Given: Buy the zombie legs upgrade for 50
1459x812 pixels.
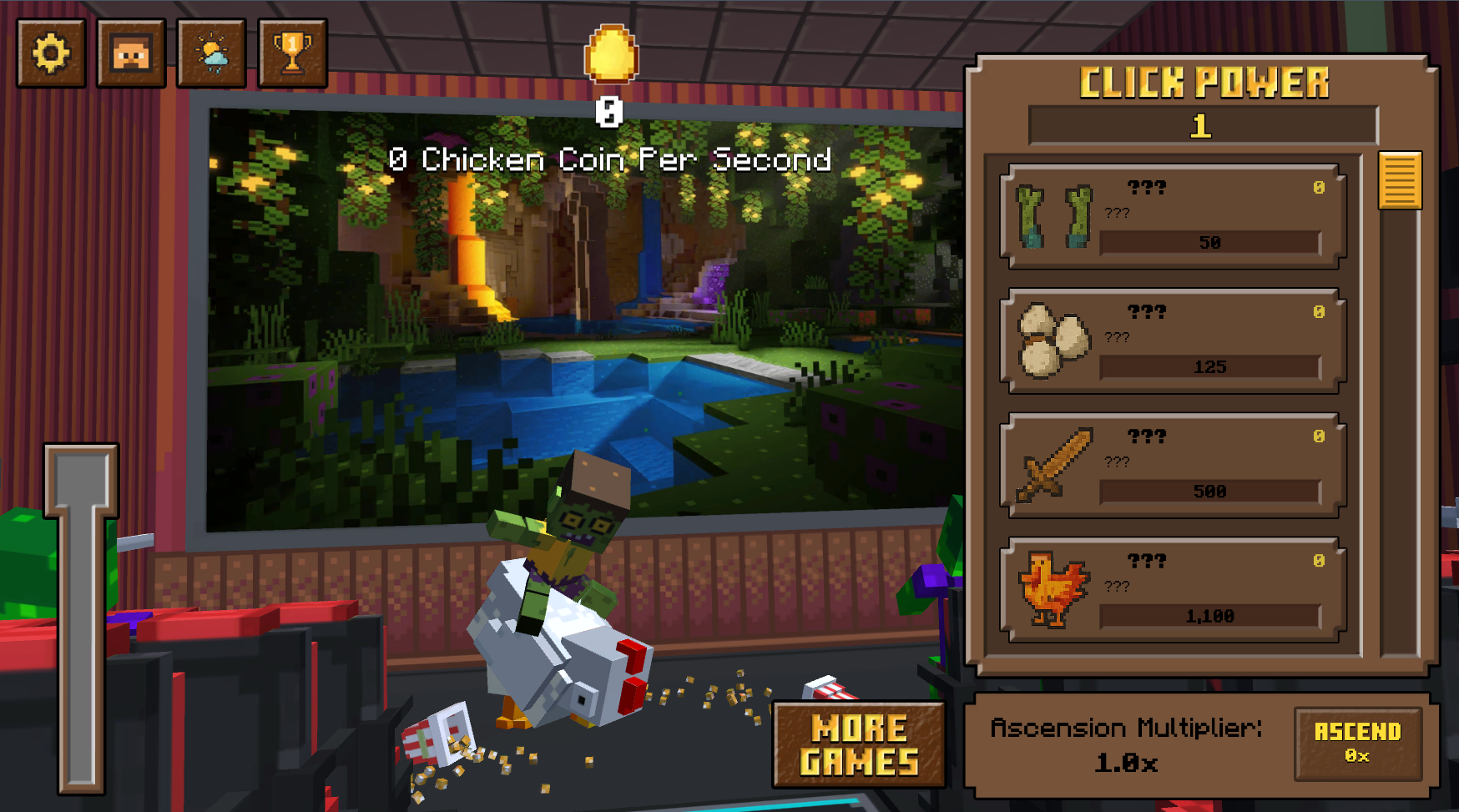Looking at the screenshot, I should pos(1173,217).
